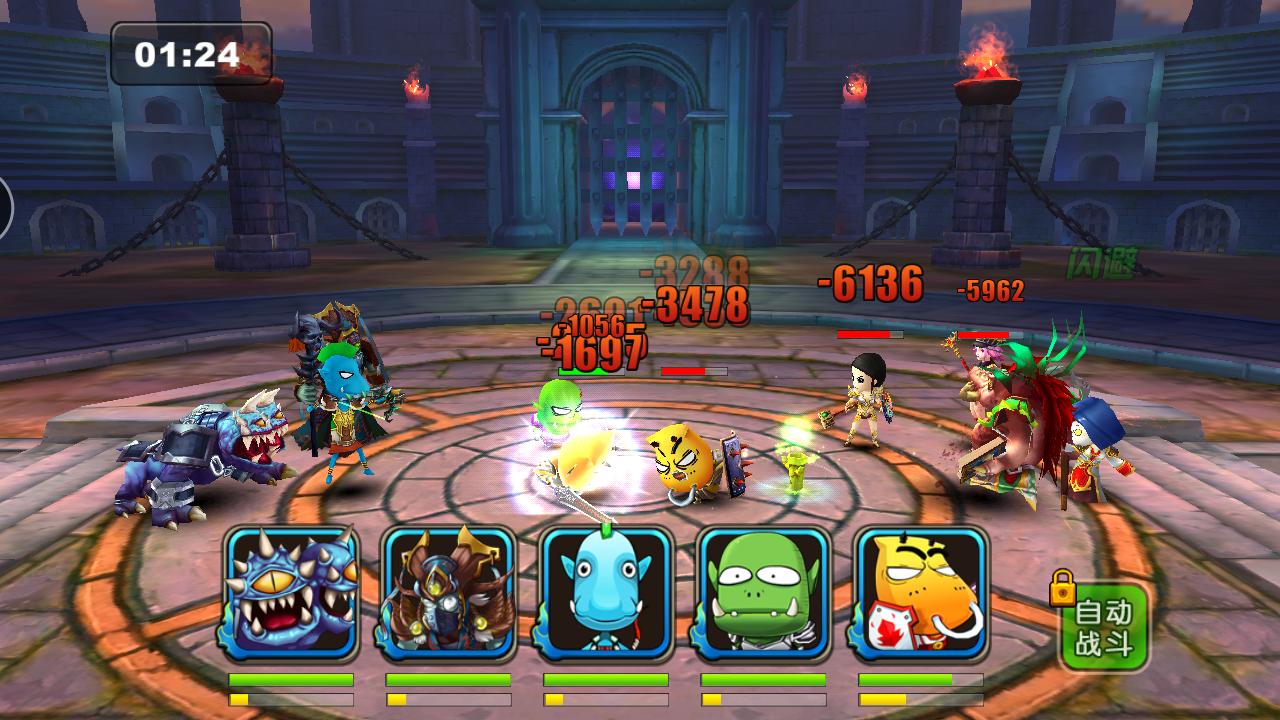Viewport: 1280px width, 720px height.
Task: Activate the armored horned warrior portrait
Action: (x=448, y=593)
